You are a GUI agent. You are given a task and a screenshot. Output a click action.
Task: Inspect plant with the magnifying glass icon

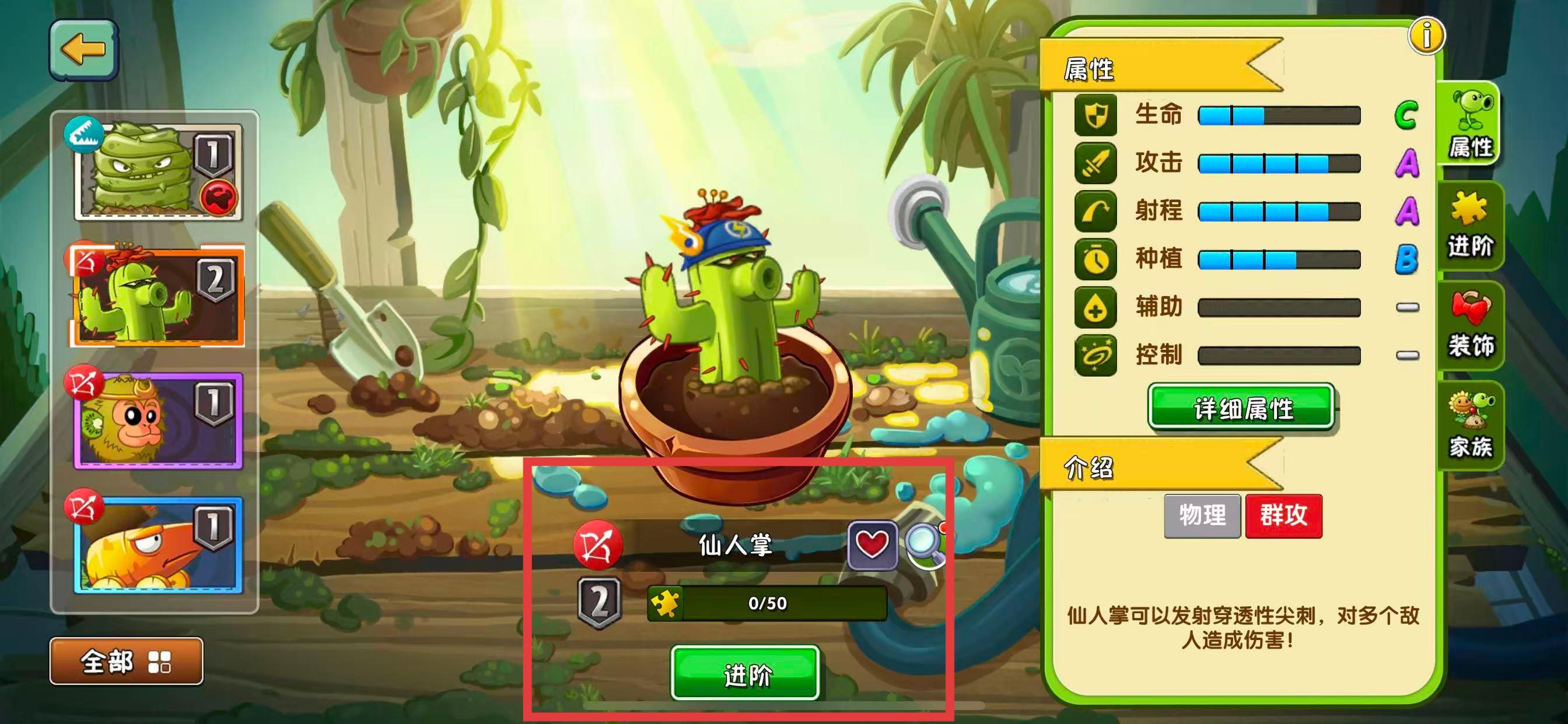[x=925, y=544]
